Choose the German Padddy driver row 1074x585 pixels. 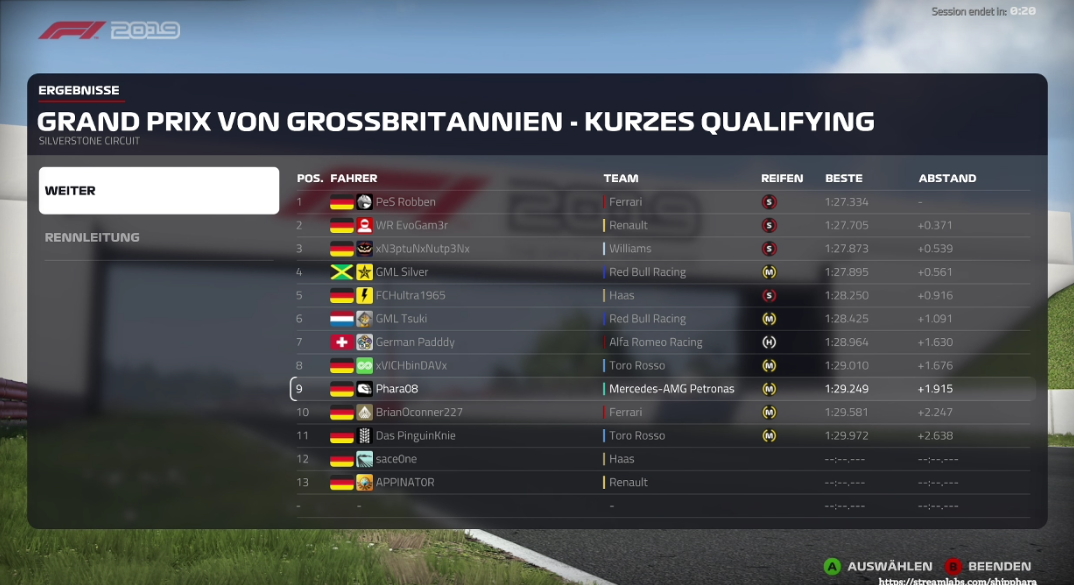pos(413,342)
